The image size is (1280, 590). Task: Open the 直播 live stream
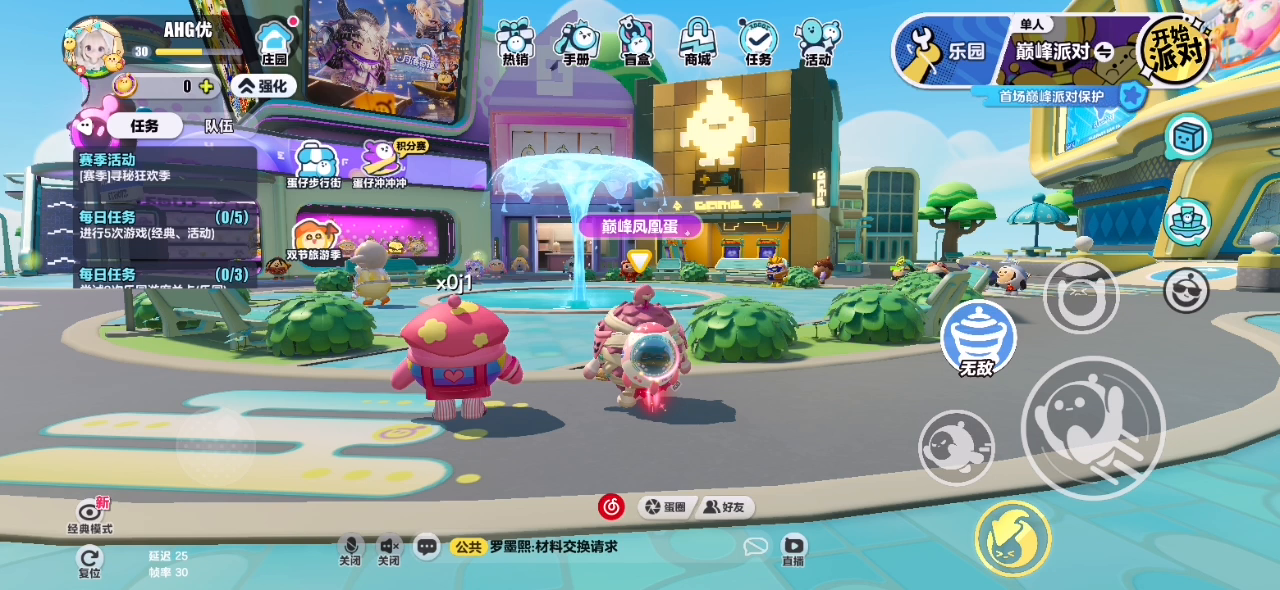(793, 549)
